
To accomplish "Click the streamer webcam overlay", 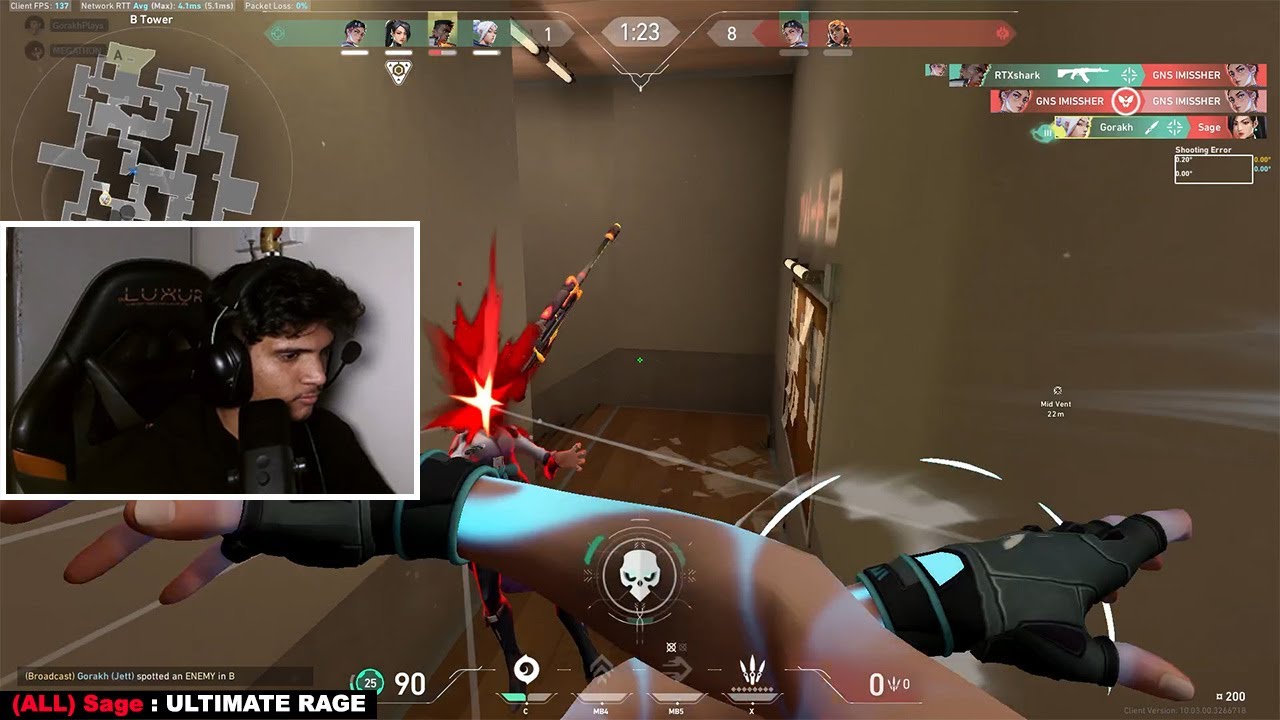I will [x=211, y=360].
